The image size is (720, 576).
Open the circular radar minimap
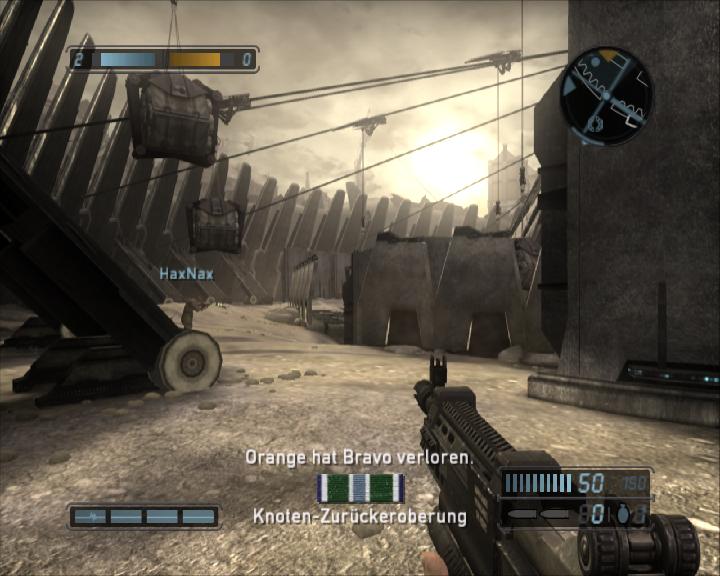(x=607, y=96)
